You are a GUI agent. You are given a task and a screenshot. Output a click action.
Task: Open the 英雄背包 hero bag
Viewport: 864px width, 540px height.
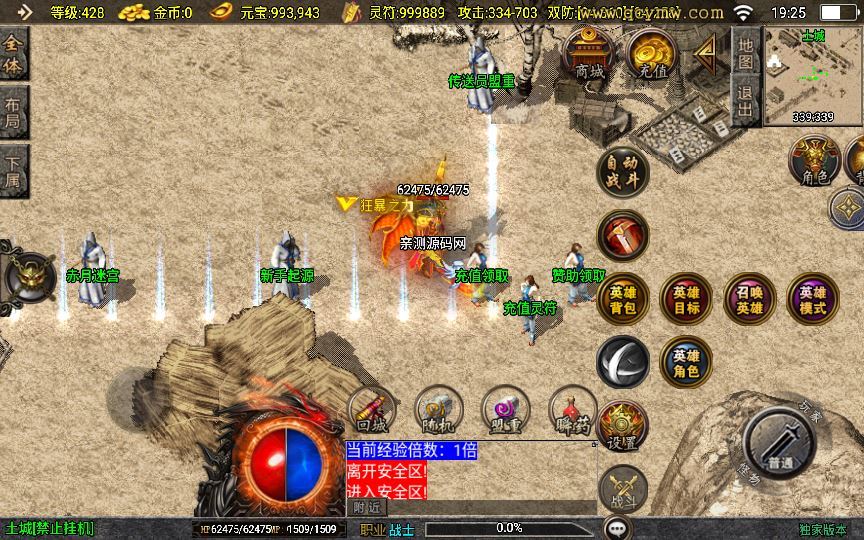point(622,298)
